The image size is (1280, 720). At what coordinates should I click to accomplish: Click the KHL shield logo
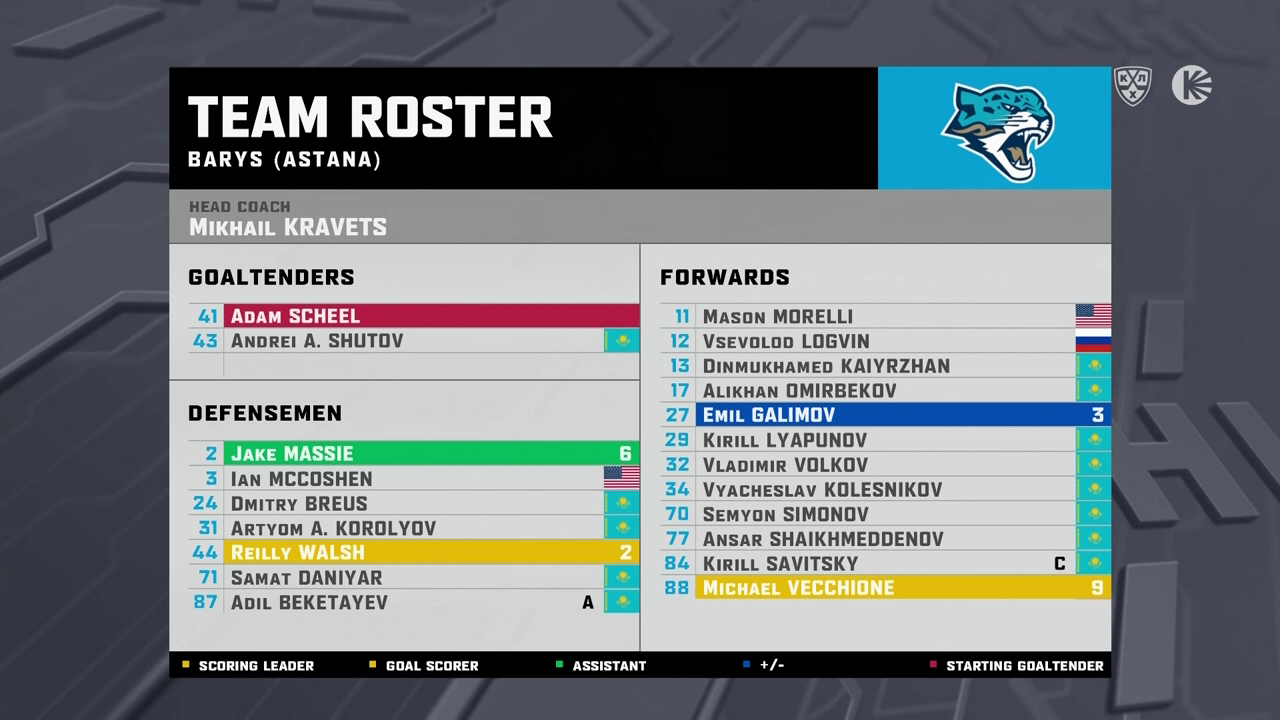[1133, 86]
